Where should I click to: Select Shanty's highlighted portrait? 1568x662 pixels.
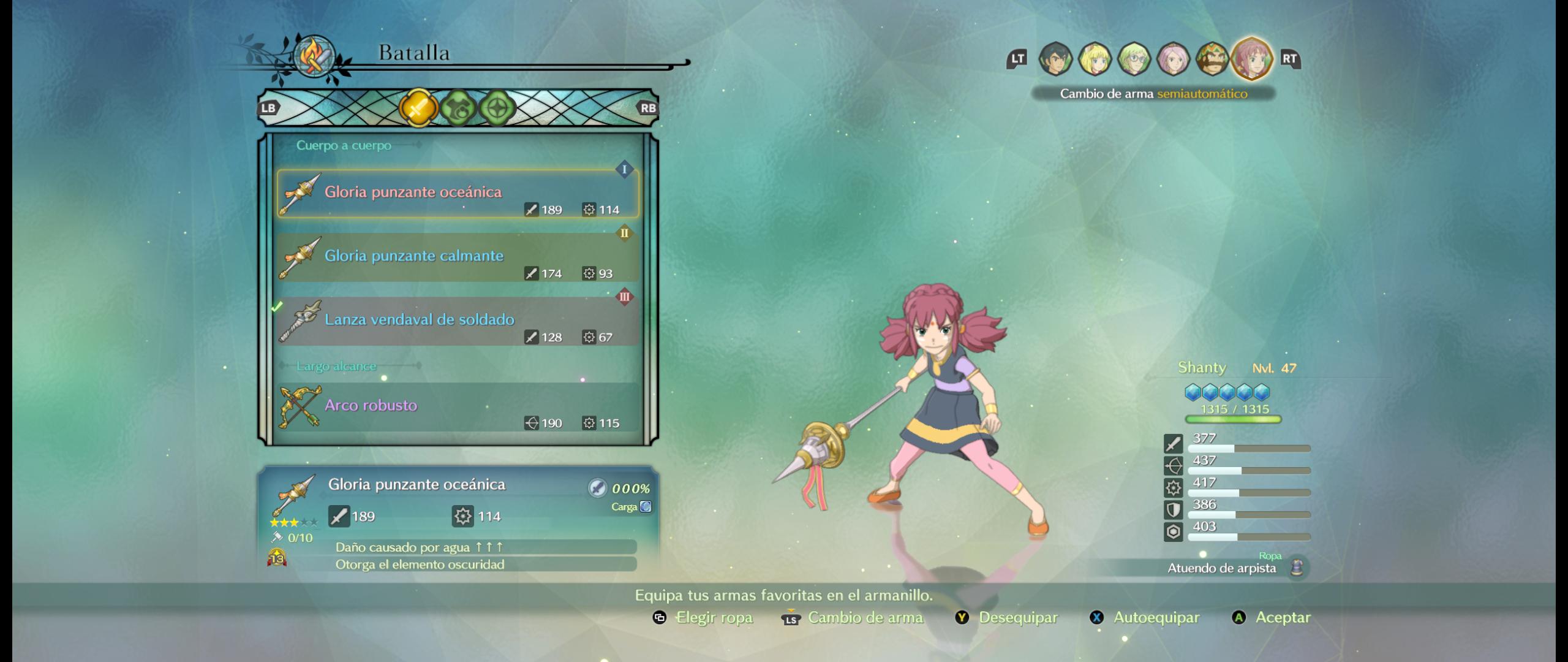pyautogui.click(x=1252, y=59)
